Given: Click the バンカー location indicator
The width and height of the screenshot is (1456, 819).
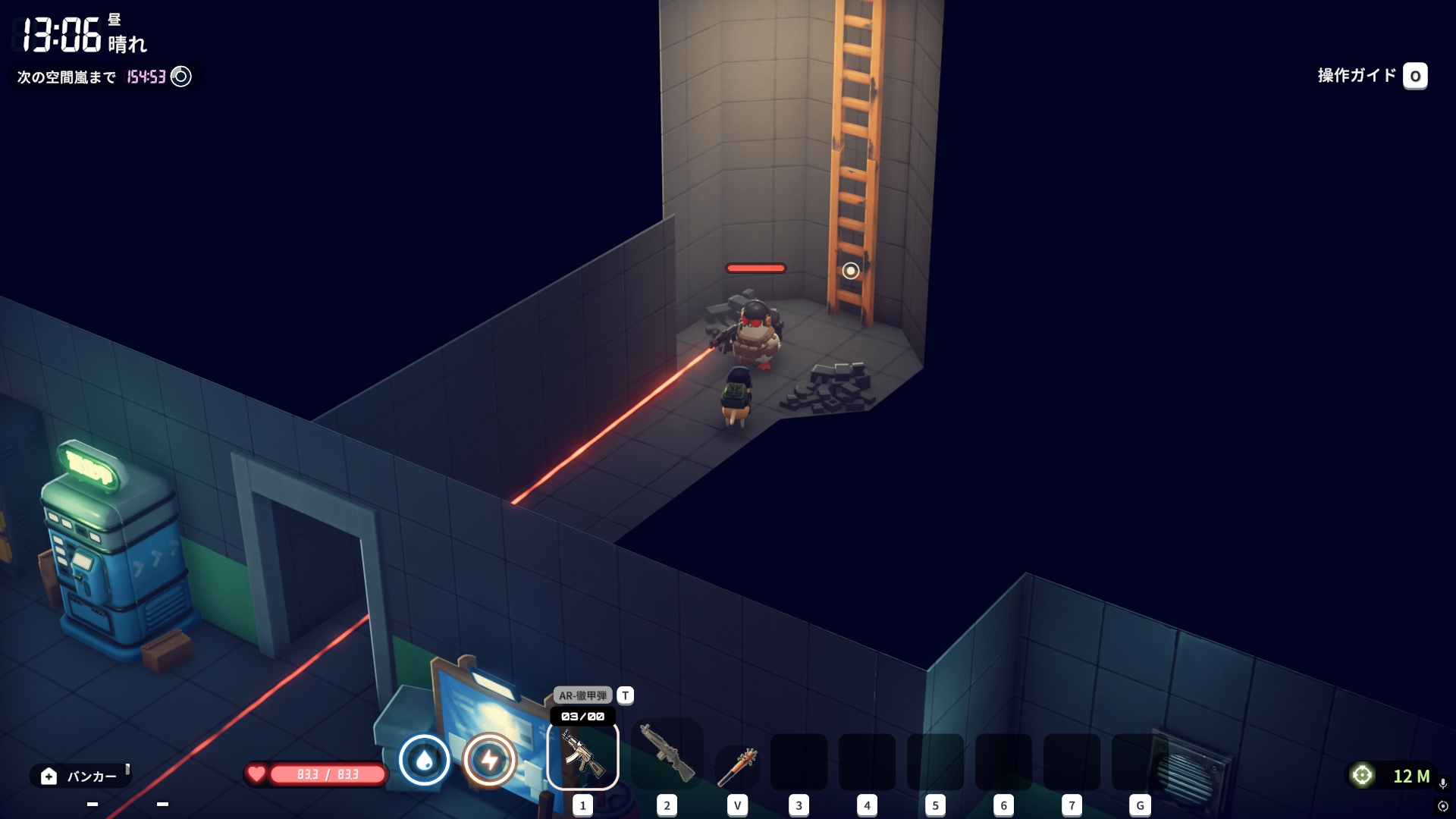Looking at the screenshot, I should 80,776.
